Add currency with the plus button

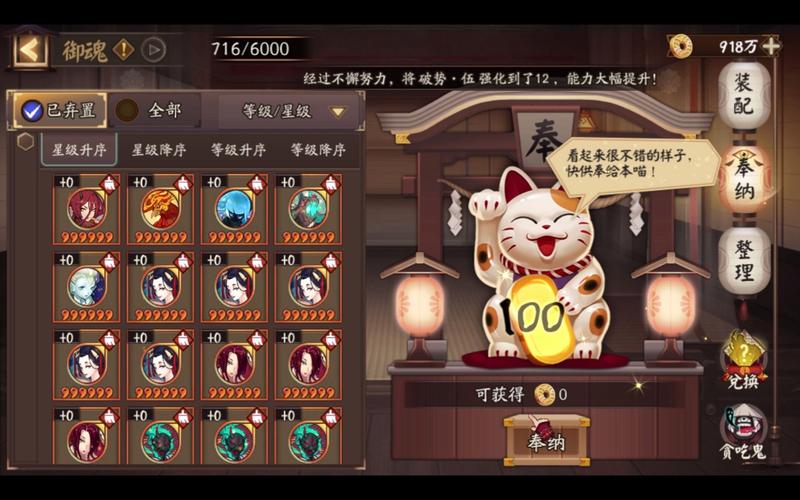tap(770, 46)
